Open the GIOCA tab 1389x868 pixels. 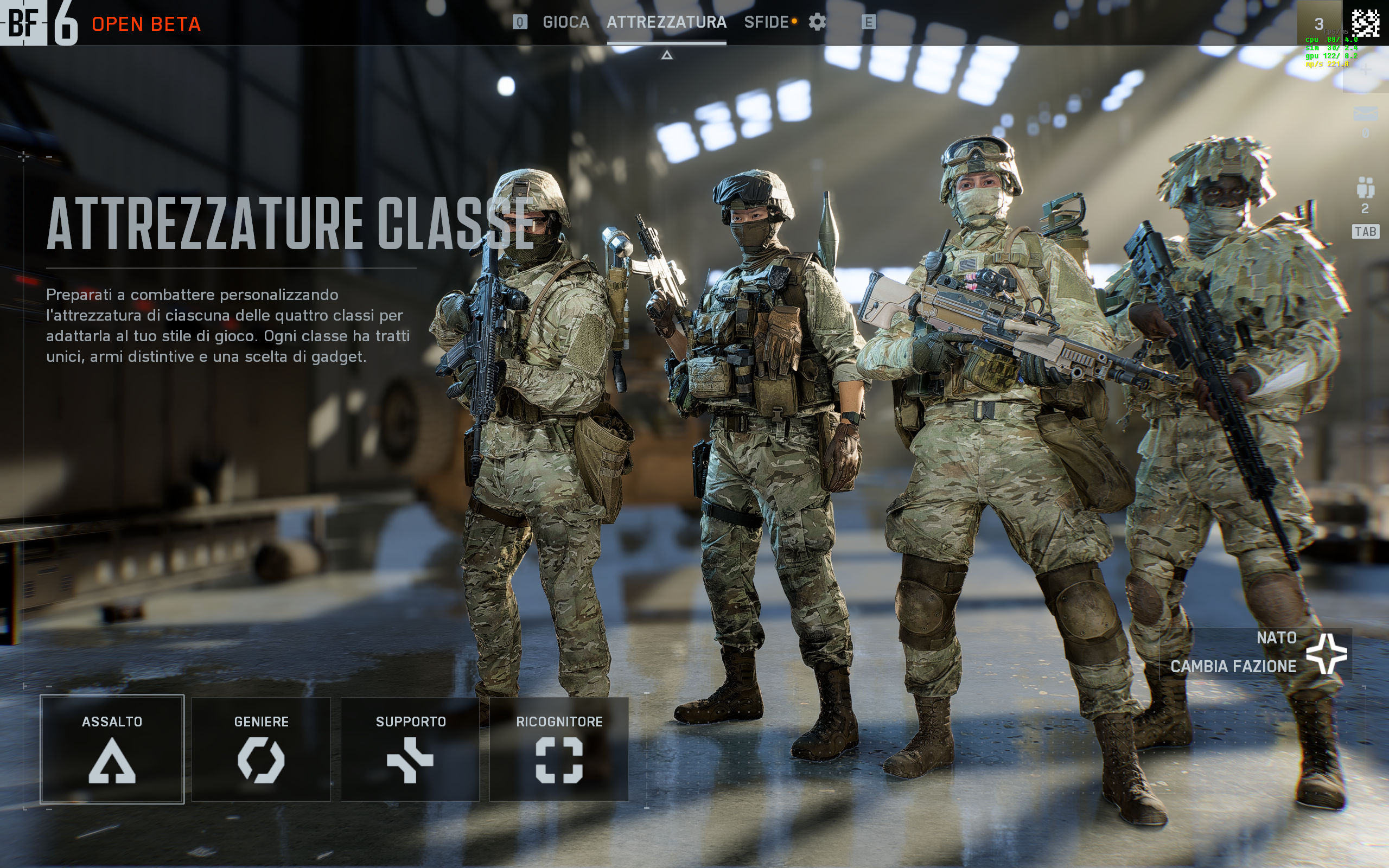pos(565,22)
